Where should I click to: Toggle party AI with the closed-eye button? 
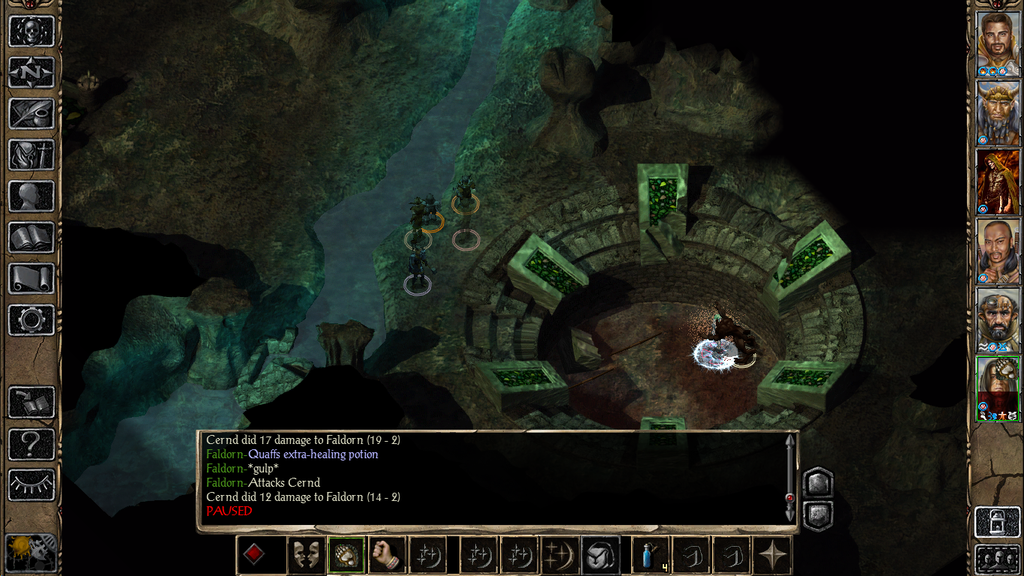30,485
